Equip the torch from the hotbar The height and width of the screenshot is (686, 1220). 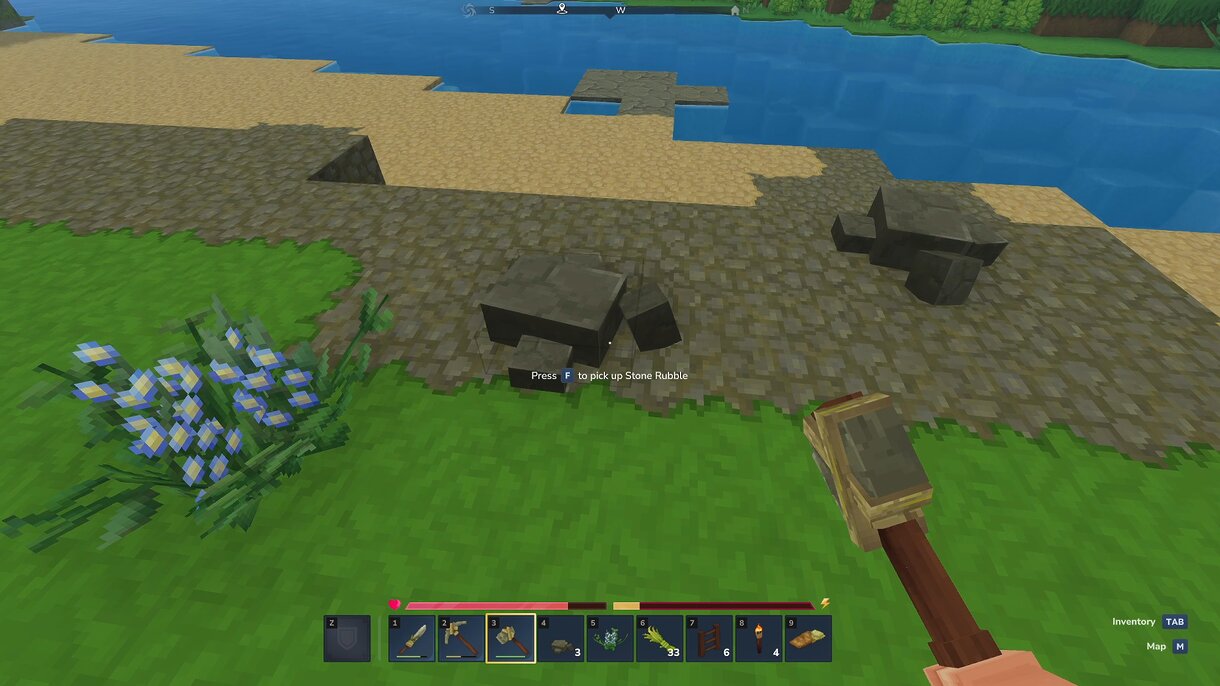757,638
